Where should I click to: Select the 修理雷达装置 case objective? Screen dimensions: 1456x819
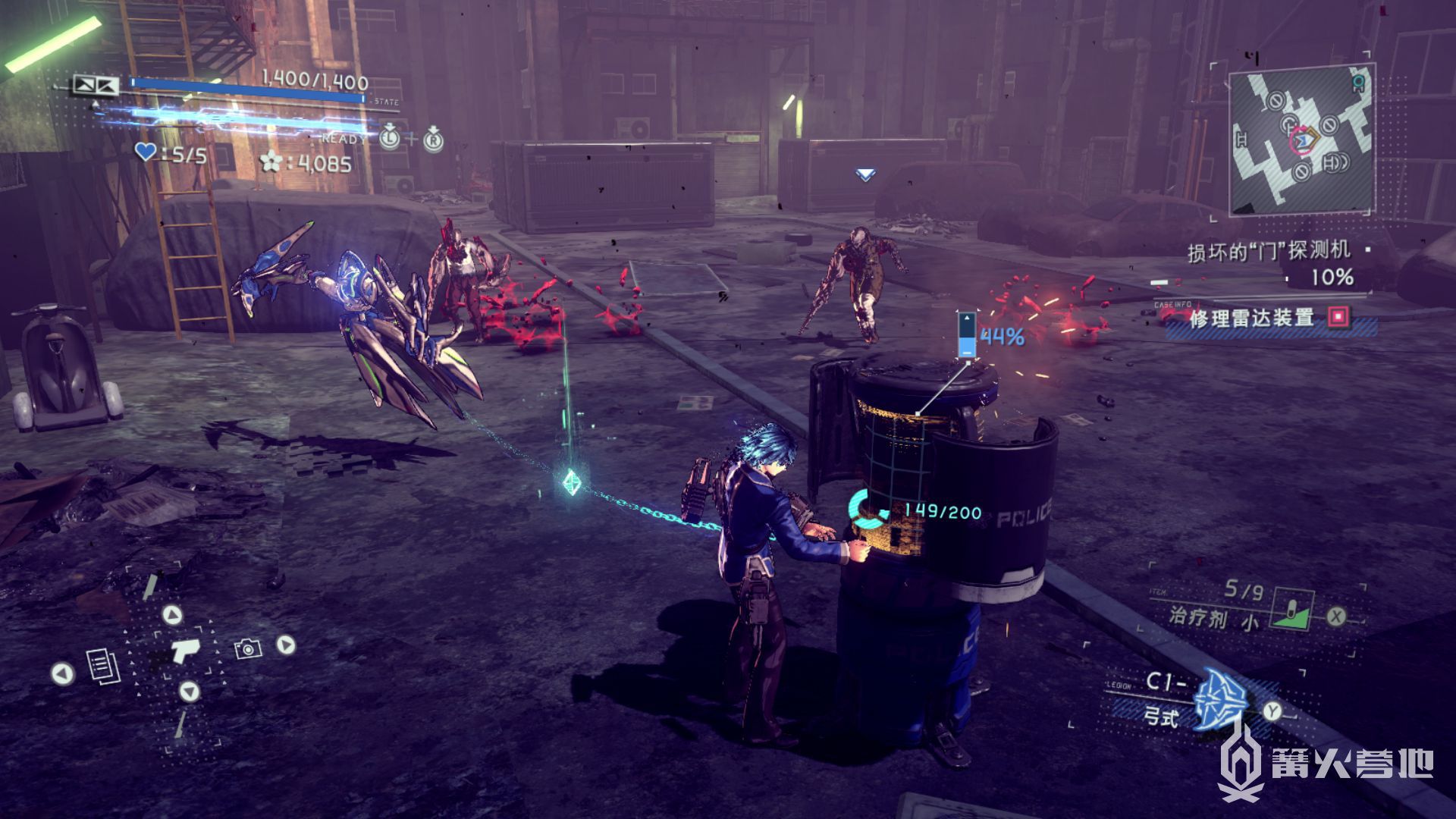(x=1253, y=318)
